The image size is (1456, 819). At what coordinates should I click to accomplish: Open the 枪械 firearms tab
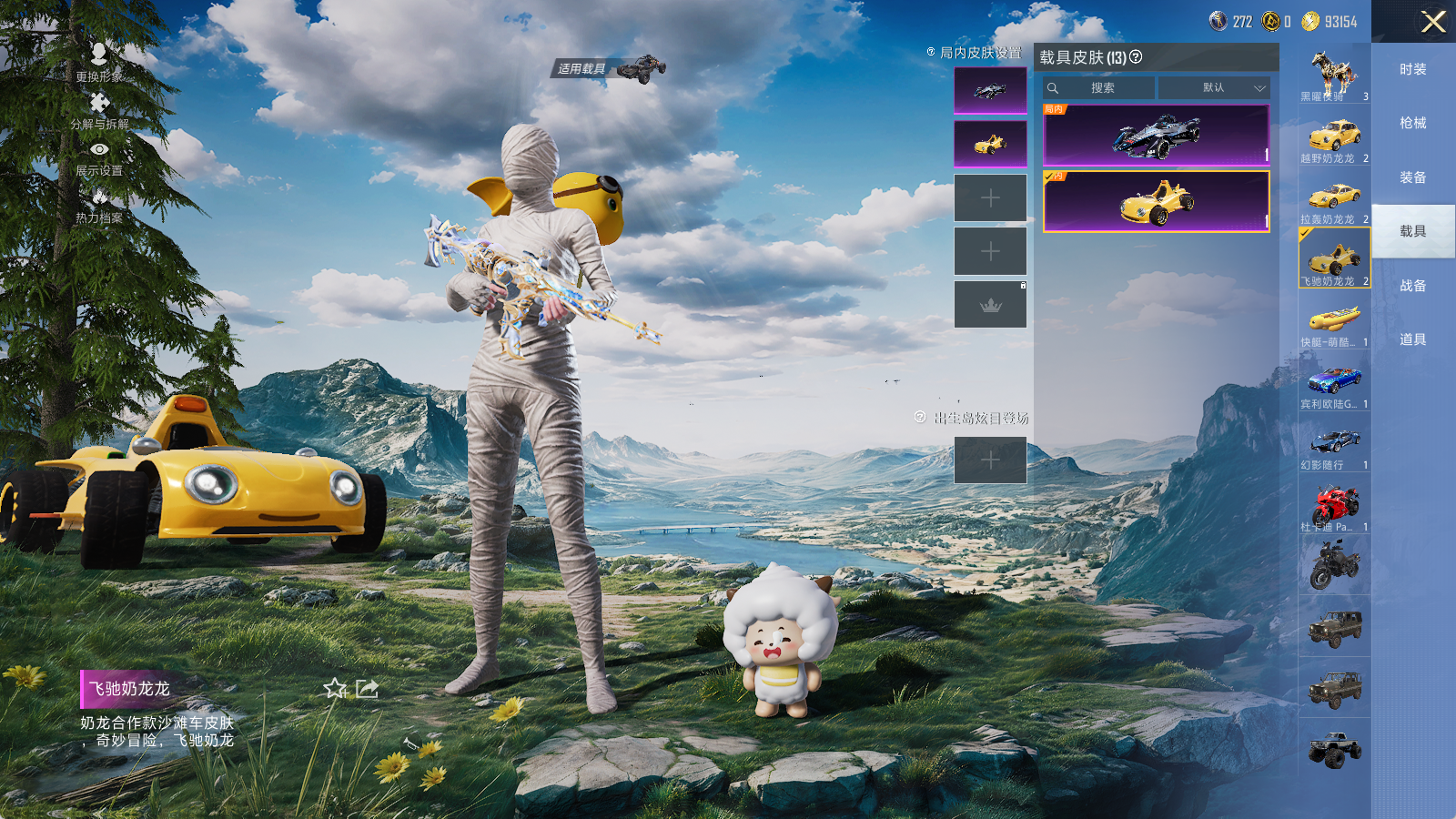tap(1412, 123)
